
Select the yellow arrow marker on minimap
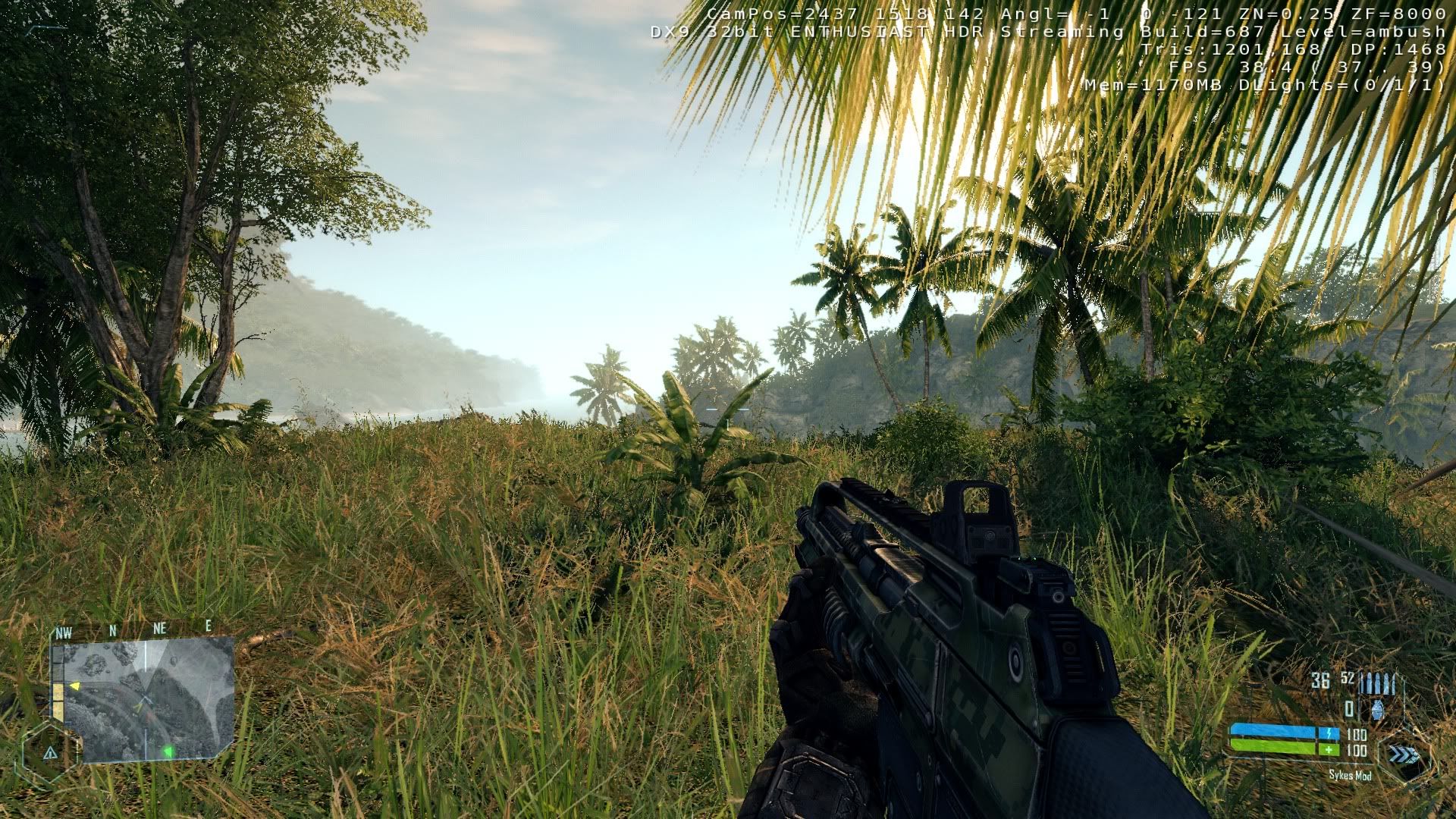point(74,686)
